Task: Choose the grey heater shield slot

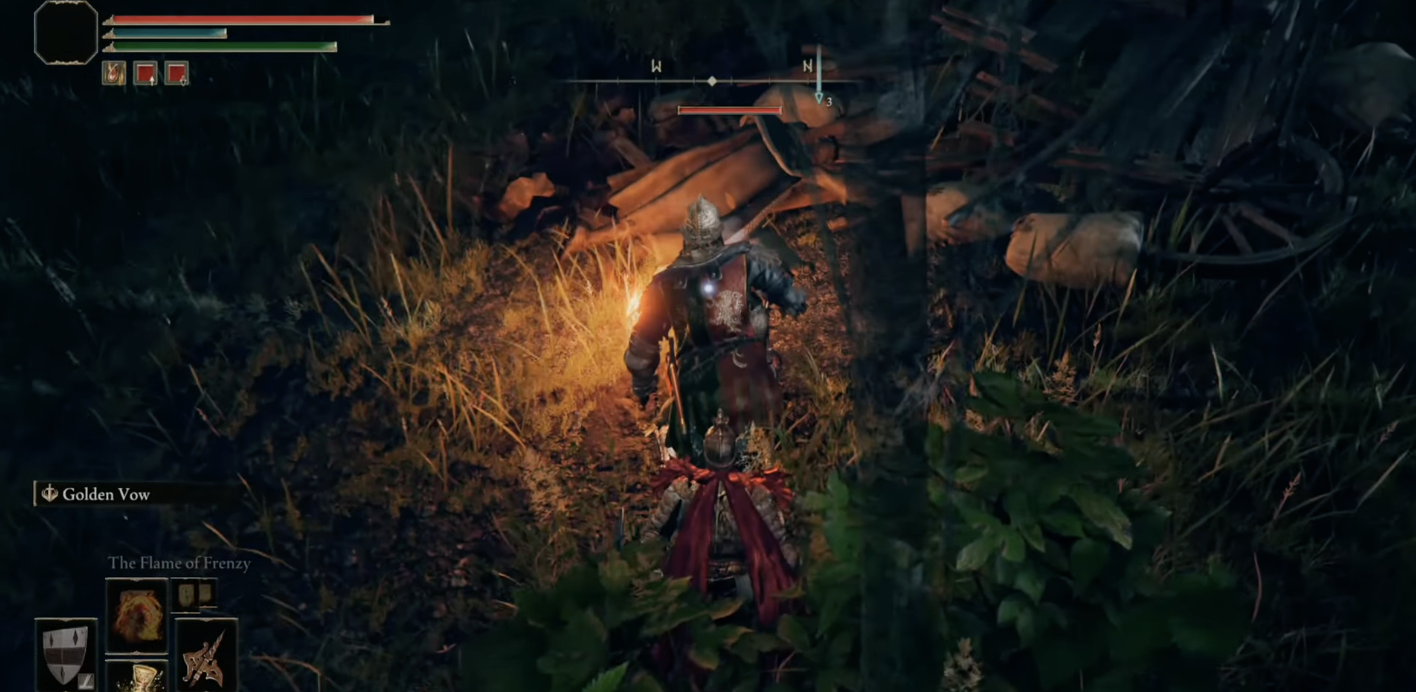Action: tap(66, 655)
